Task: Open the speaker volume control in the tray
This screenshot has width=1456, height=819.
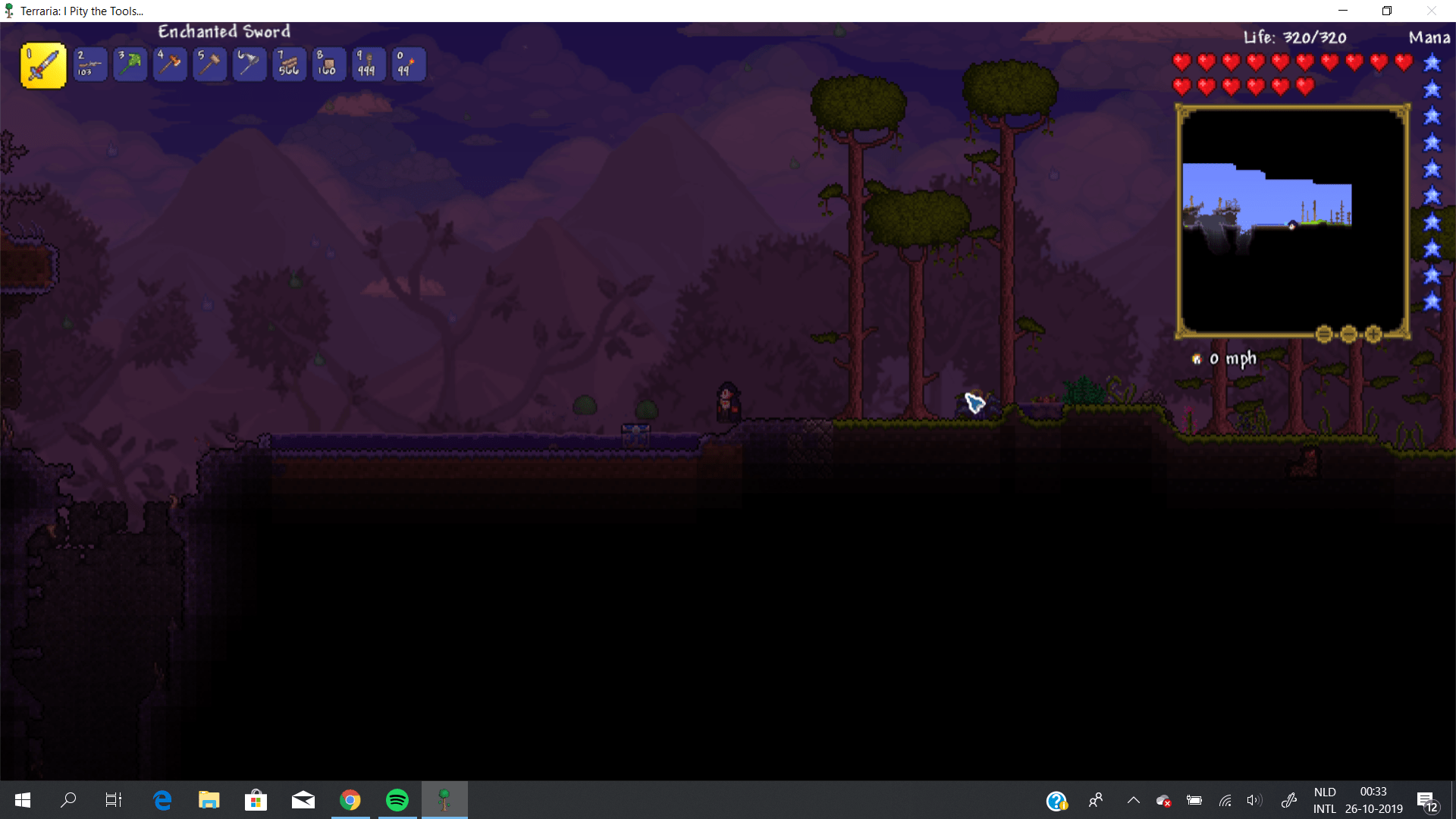Action: 1253,800
